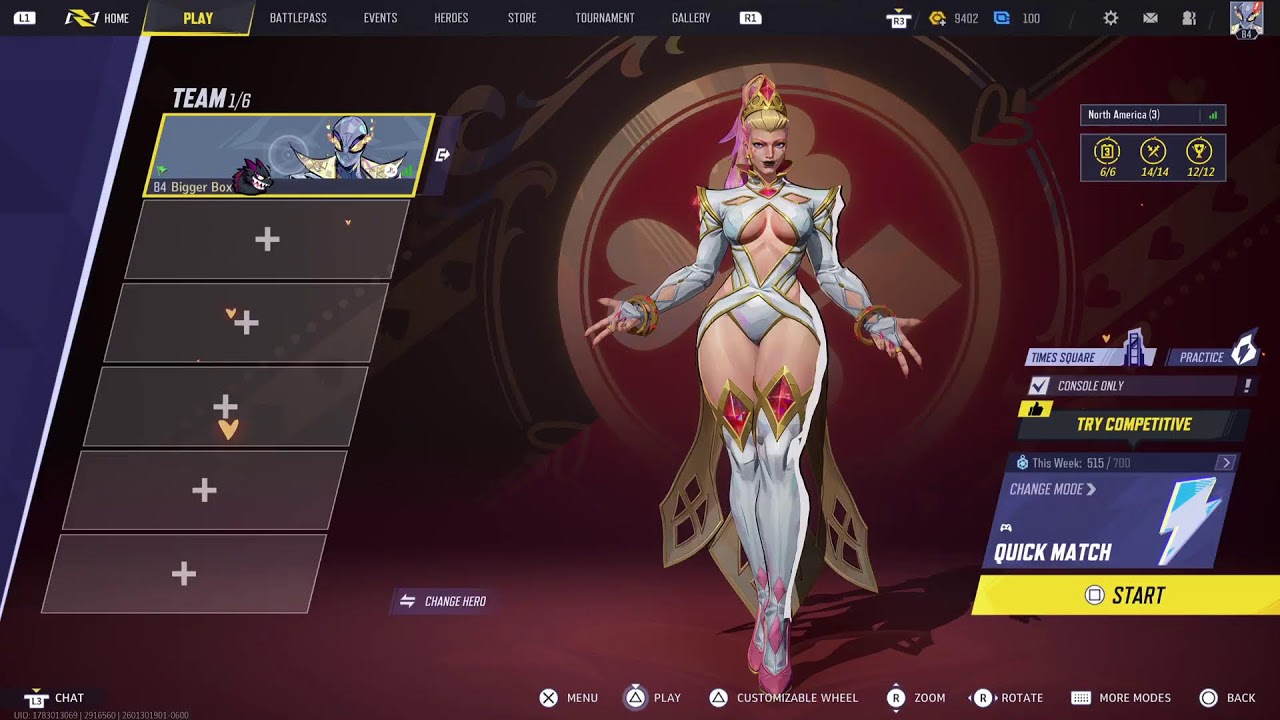1280x720 pixels.
Task: Open the gear settings icon
Action: (1111, 18)
